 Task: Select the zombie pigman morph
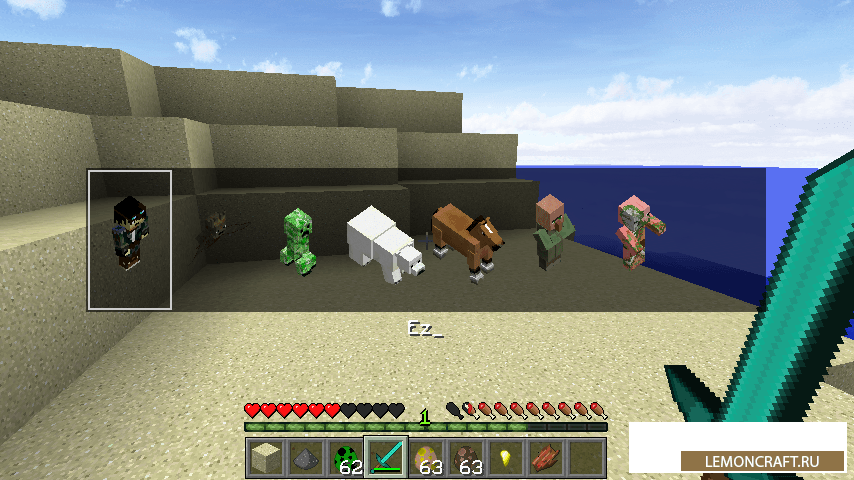tap(634, 231)
